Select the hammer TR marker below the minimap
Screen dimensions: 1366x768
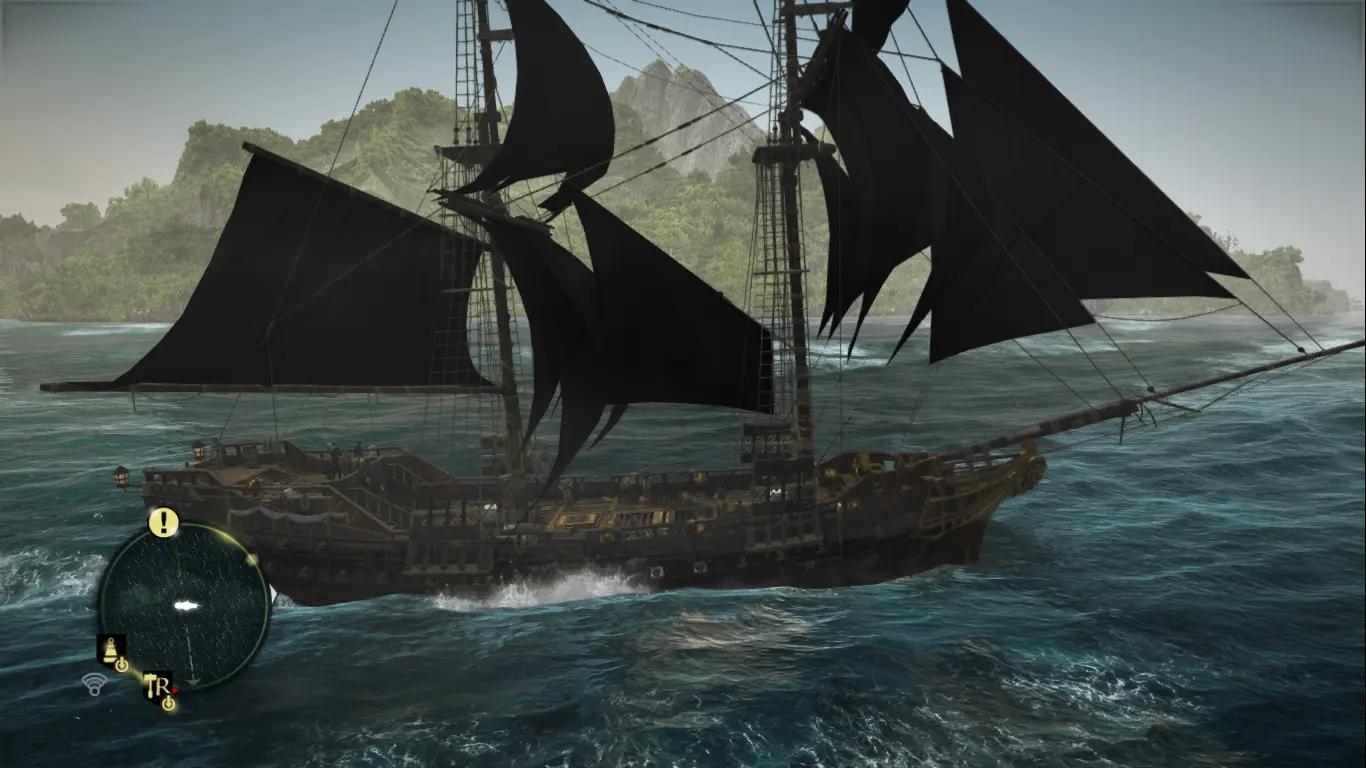coord(158,685)
